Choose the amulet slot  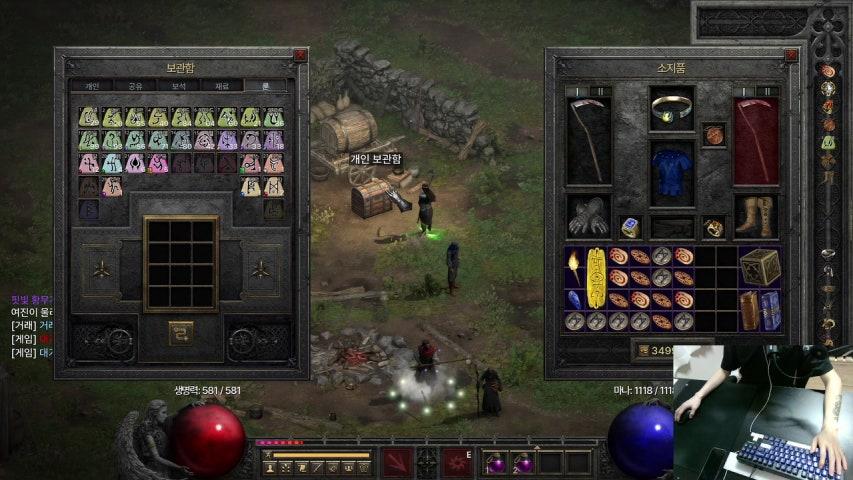713,134
